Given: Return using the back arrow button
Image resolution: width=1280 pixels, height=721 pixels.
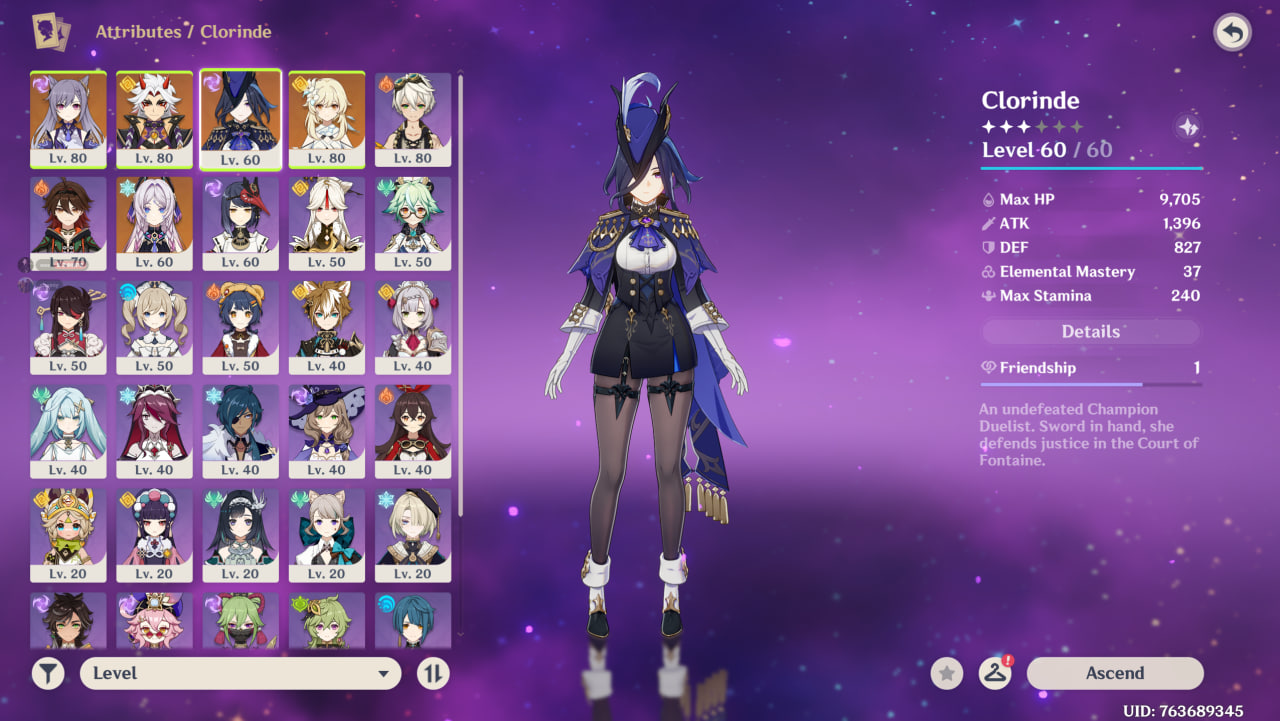Looking at the screenshot, I should [1232, 33].
